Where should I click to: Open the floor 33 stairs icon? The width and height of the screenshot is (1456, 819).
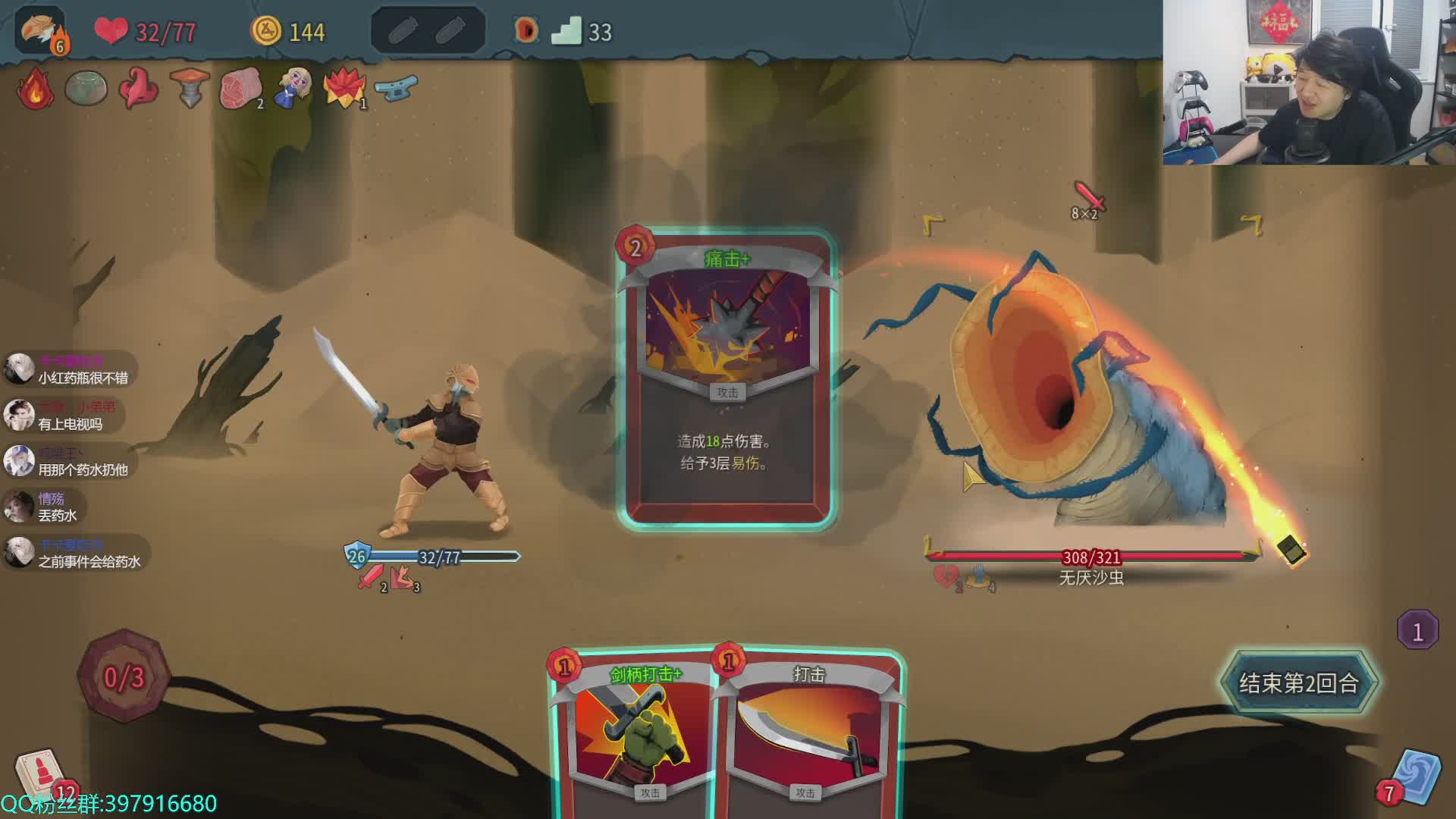coord(566,31)
